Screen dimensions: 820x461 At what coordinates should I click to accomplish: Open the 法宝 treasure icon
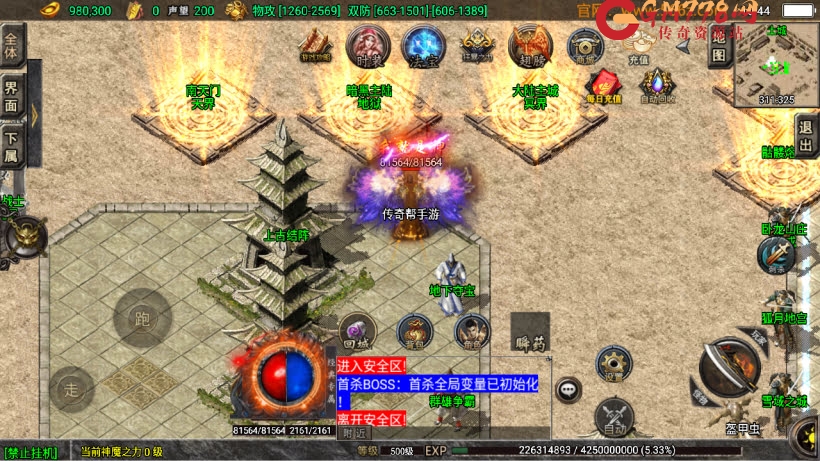423,46
